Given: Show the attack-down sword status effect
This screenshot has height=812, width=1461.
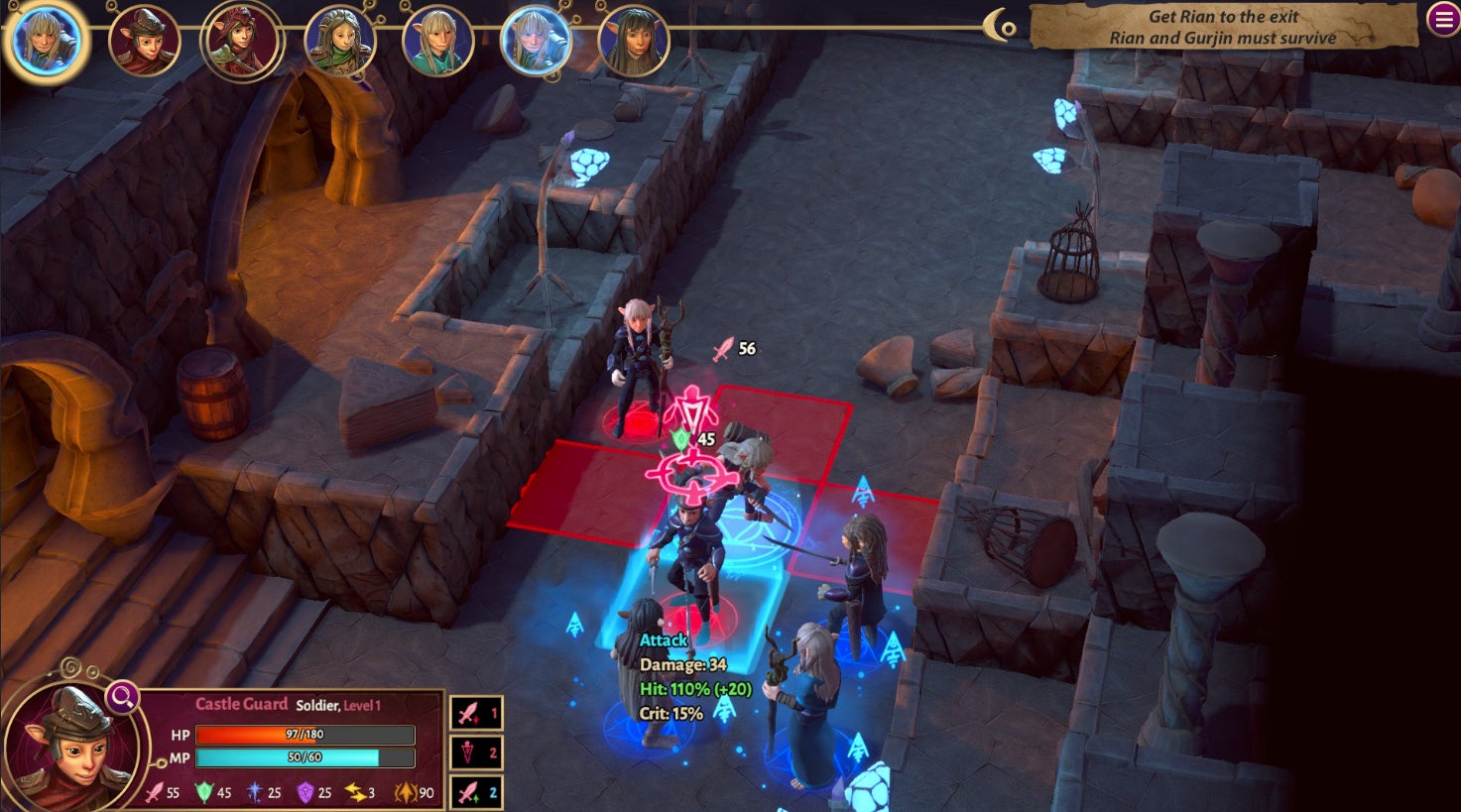Looking at the screenshot, I should click(x=476, y=713).
